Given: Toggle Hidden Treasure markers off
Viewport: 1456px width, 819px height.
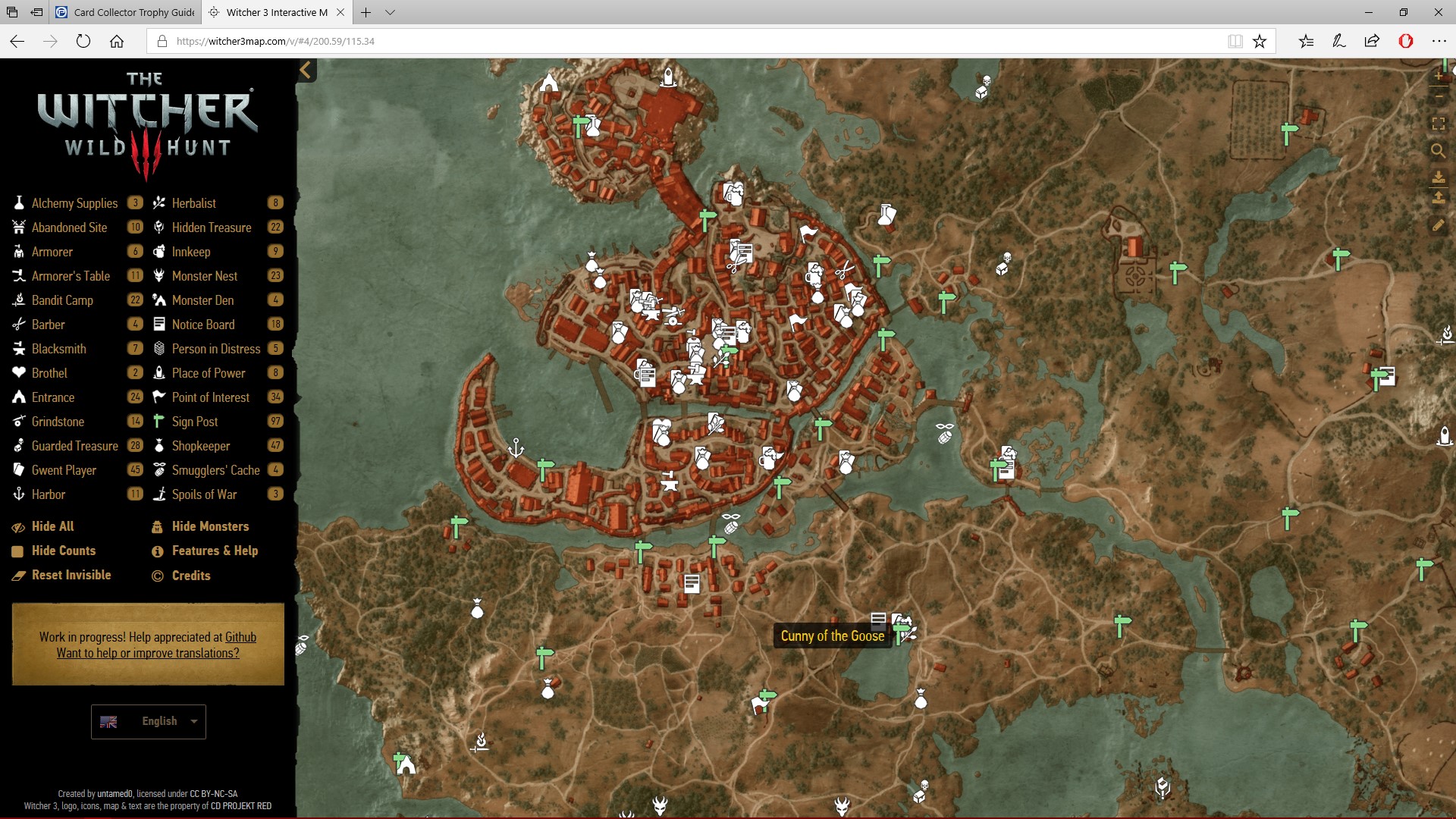Looking at the screenshot, I should click(x=212, y=227).
